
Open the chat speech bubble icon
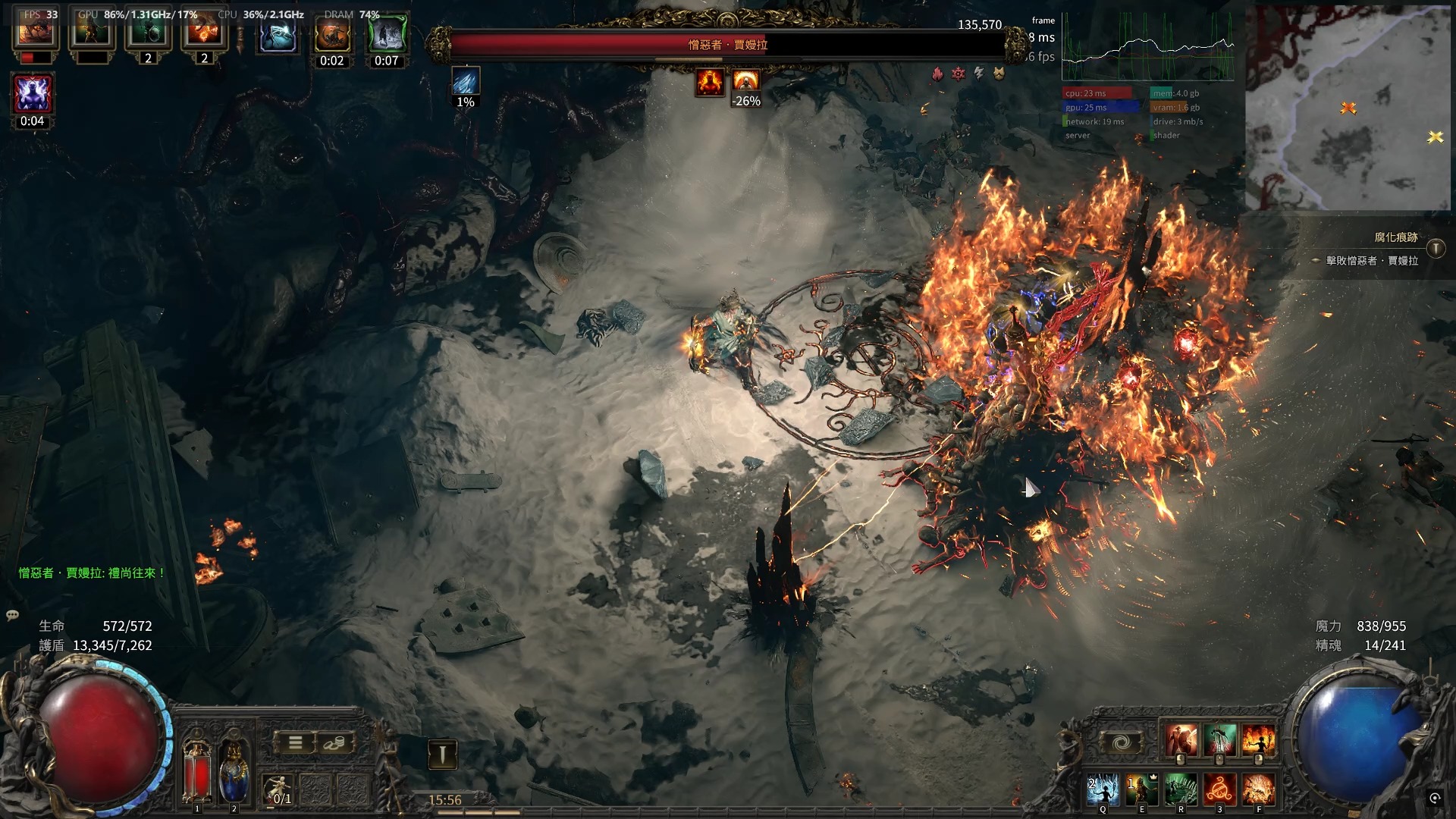click(x=12, y=615)
